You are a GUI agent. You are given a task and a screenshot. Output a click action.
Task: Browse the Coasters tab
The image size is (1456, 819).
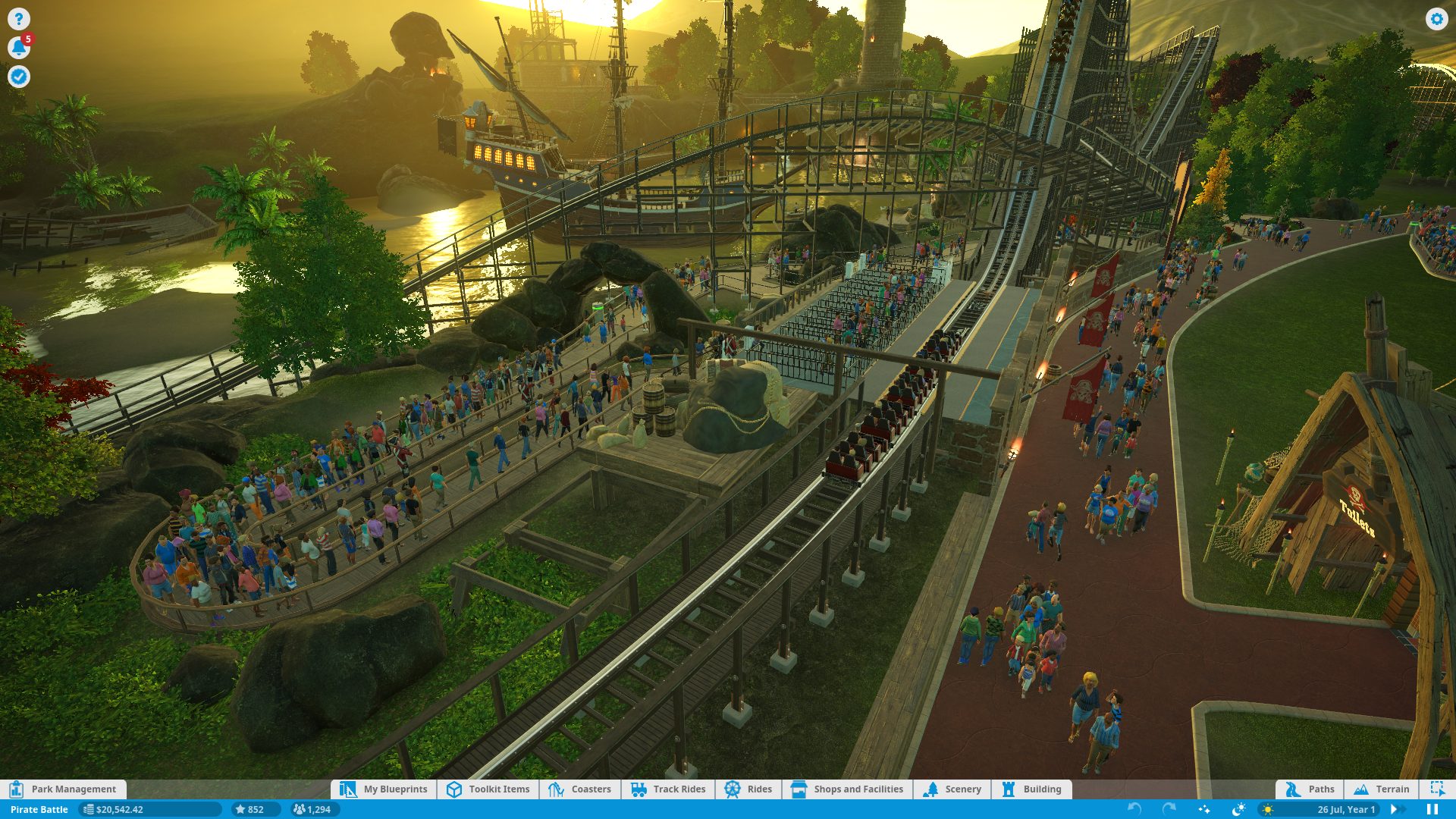pyautogui.click(x=580, y=789)
